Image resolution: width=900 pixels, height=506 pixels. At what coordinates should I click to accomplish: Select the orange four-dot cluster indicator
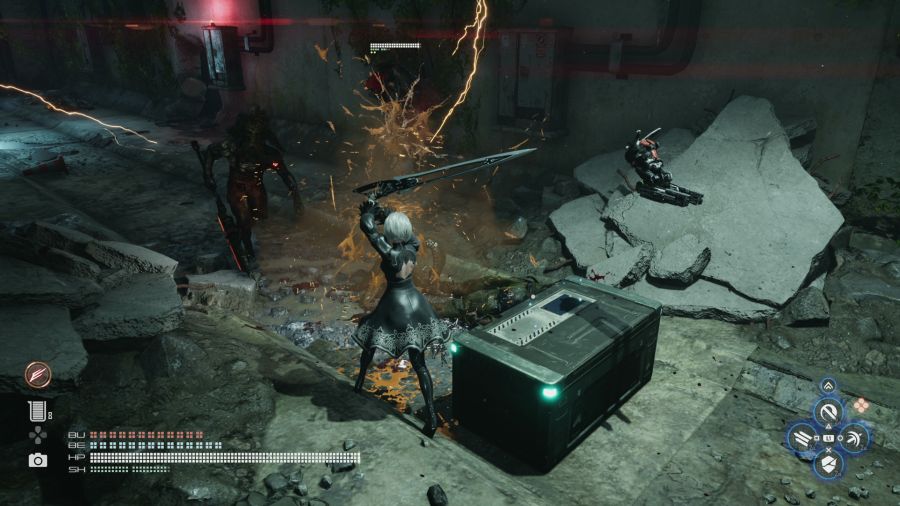pos(860,405)
